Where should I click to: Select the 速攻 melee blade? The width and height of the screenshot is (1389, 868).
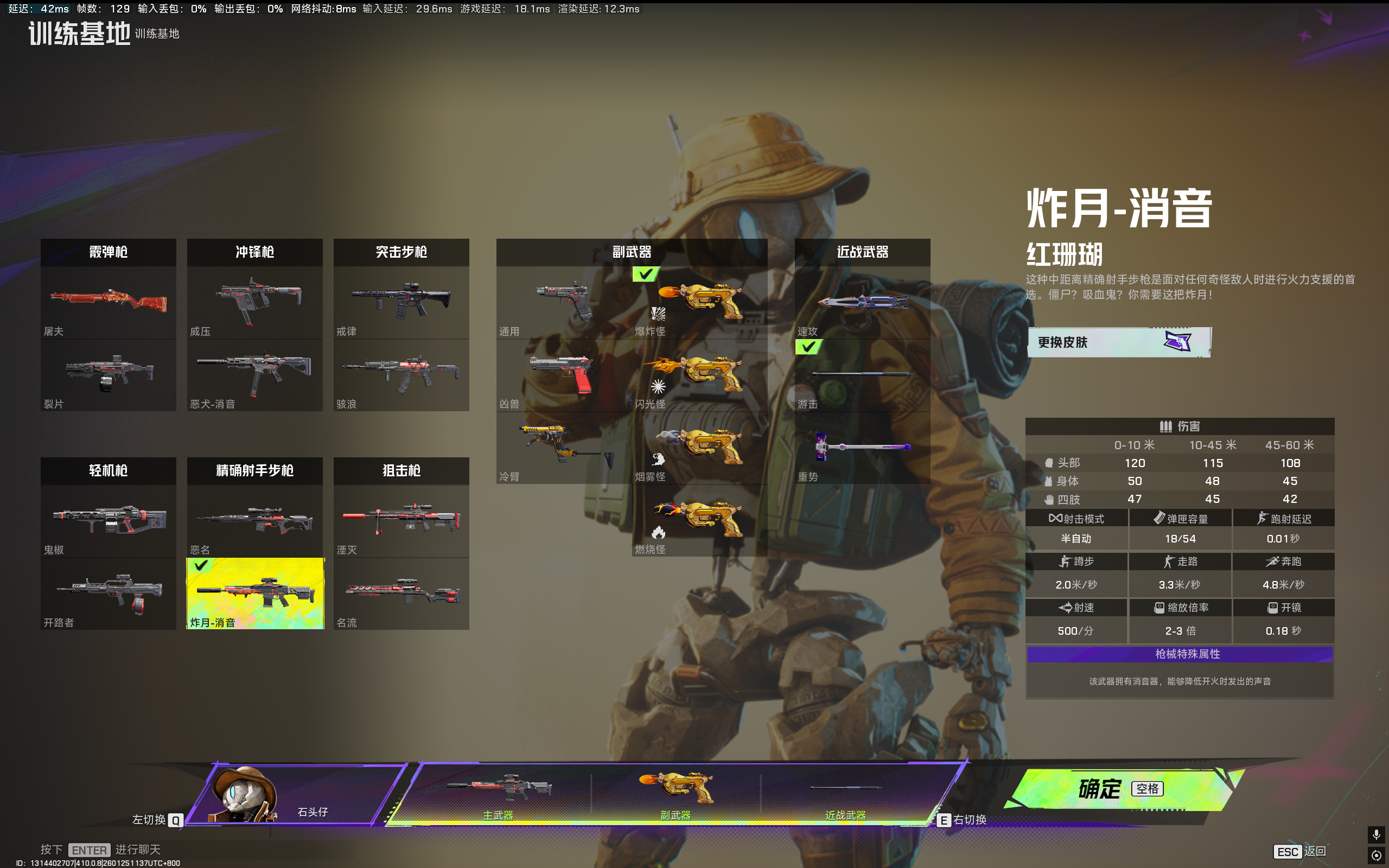click(x=862, y=303)
